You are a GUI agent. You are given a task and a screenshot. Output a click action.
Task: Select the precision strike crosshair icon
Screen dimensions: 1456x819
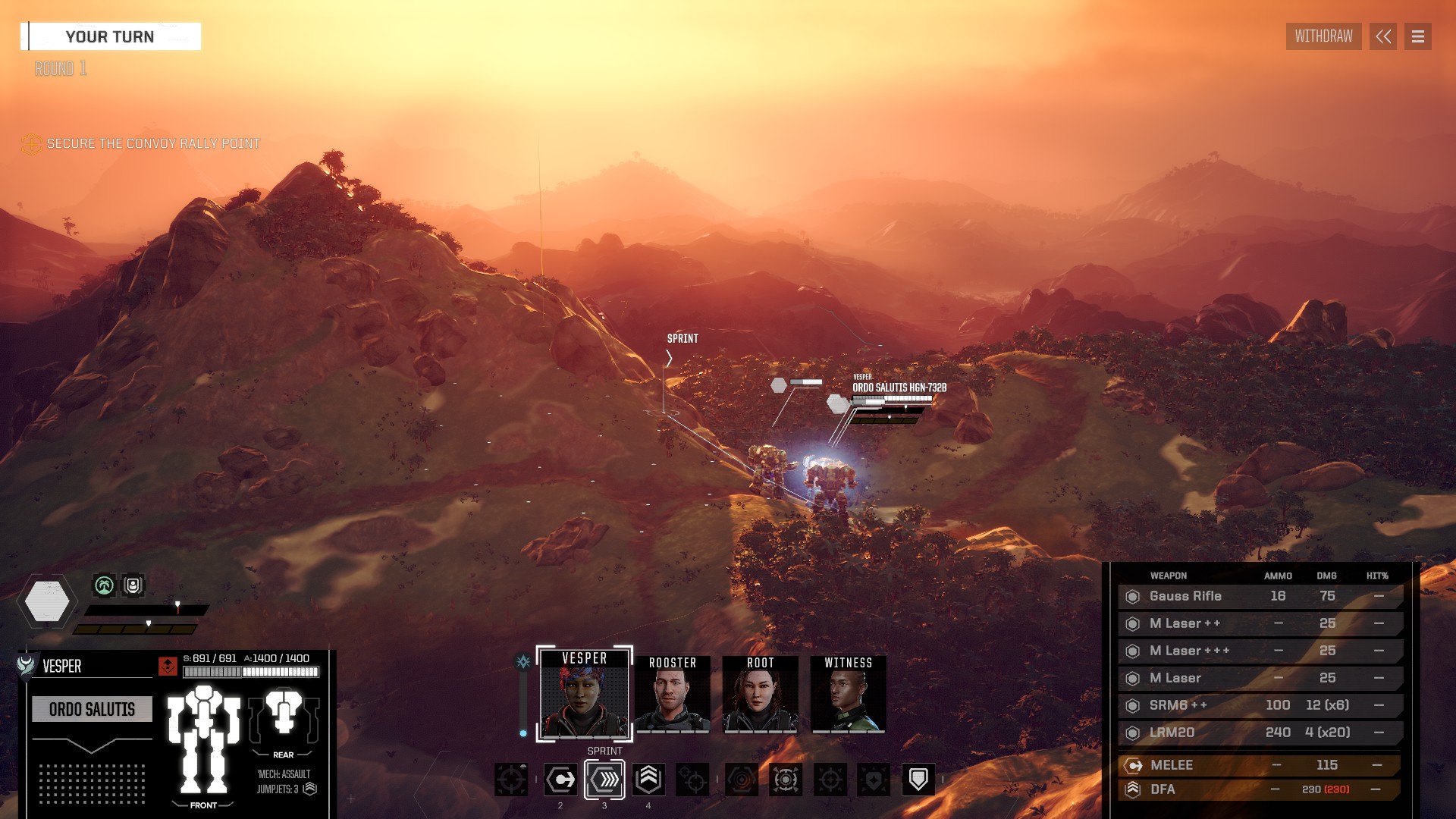830,778
